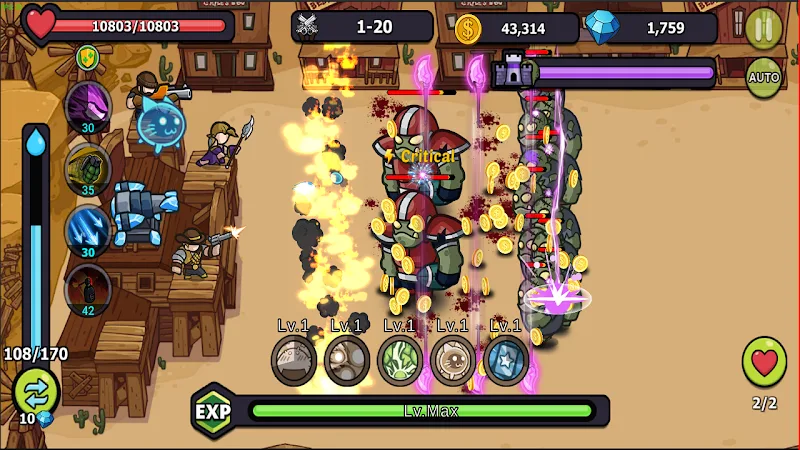The width and height of the screenshot is (800, 450).
Task: Pause the game with the green button
Action: pos(763,27)
